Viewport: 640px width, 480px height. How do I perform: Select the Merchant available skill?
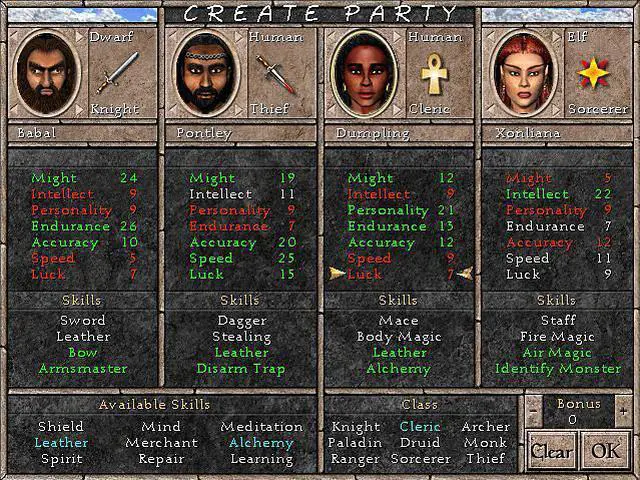(161, 442)
